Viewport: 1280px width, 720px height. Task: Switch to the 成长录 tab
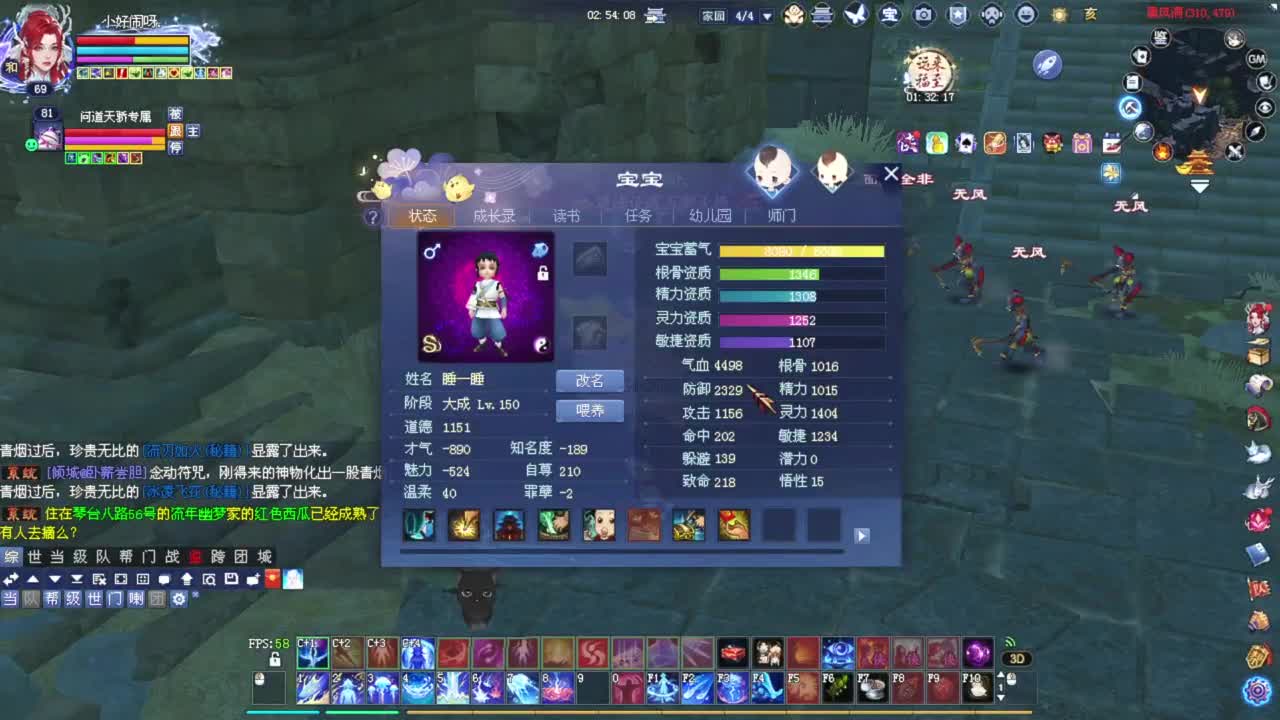point(493,215)
